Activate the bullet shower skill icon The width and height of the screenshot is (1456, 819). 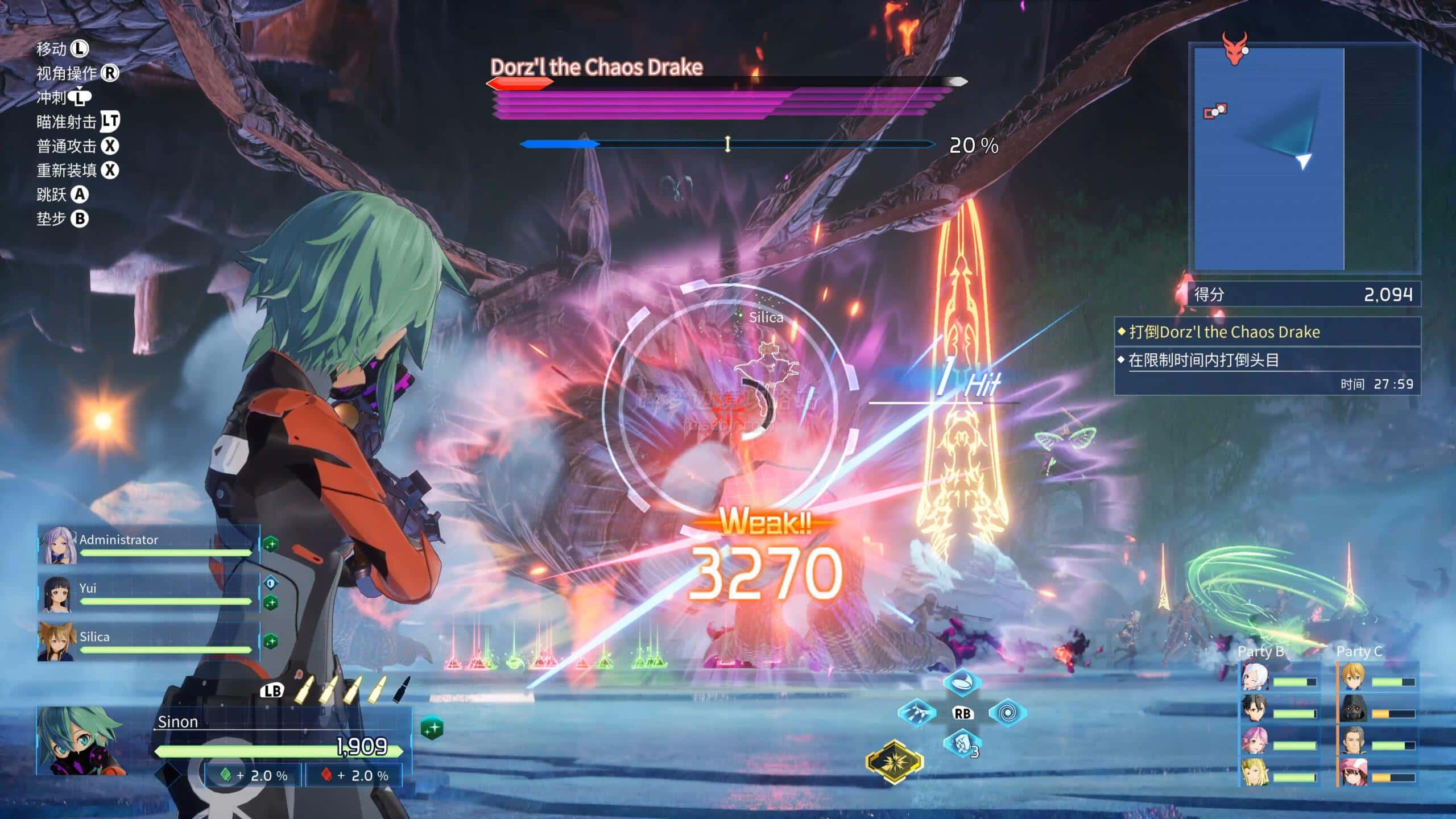click(x=917, y=713)
